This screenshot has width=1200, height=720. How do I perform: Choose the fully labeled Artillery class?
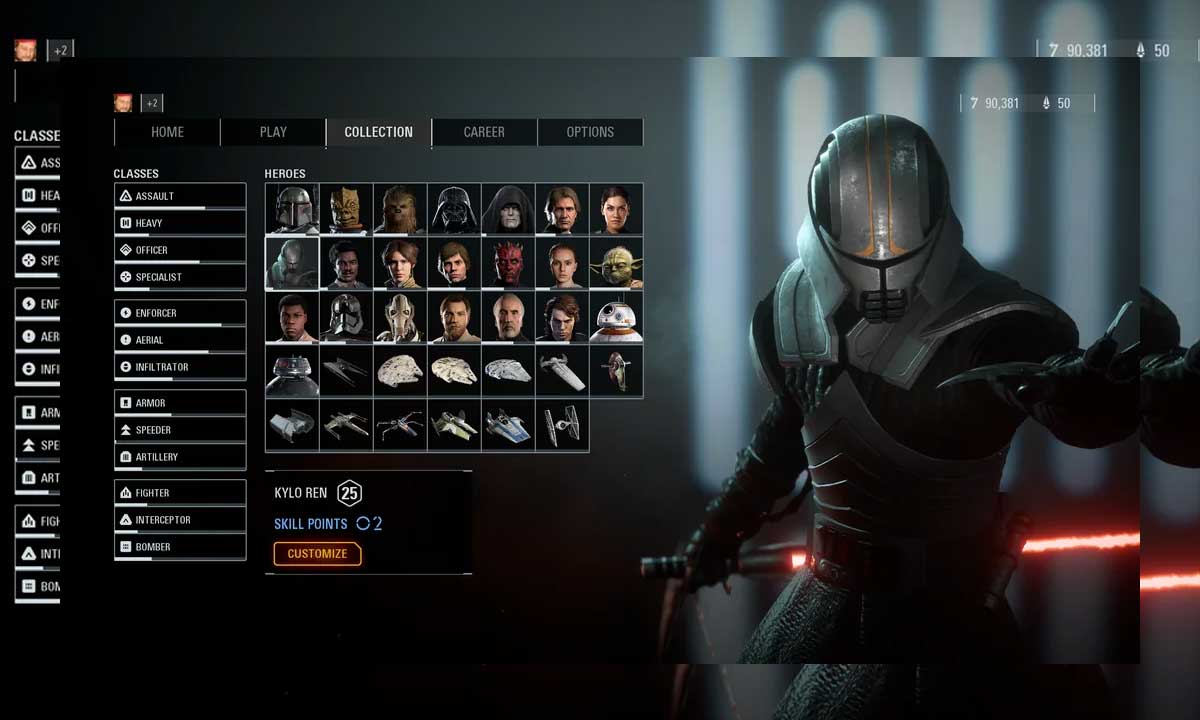click(180, 457)
